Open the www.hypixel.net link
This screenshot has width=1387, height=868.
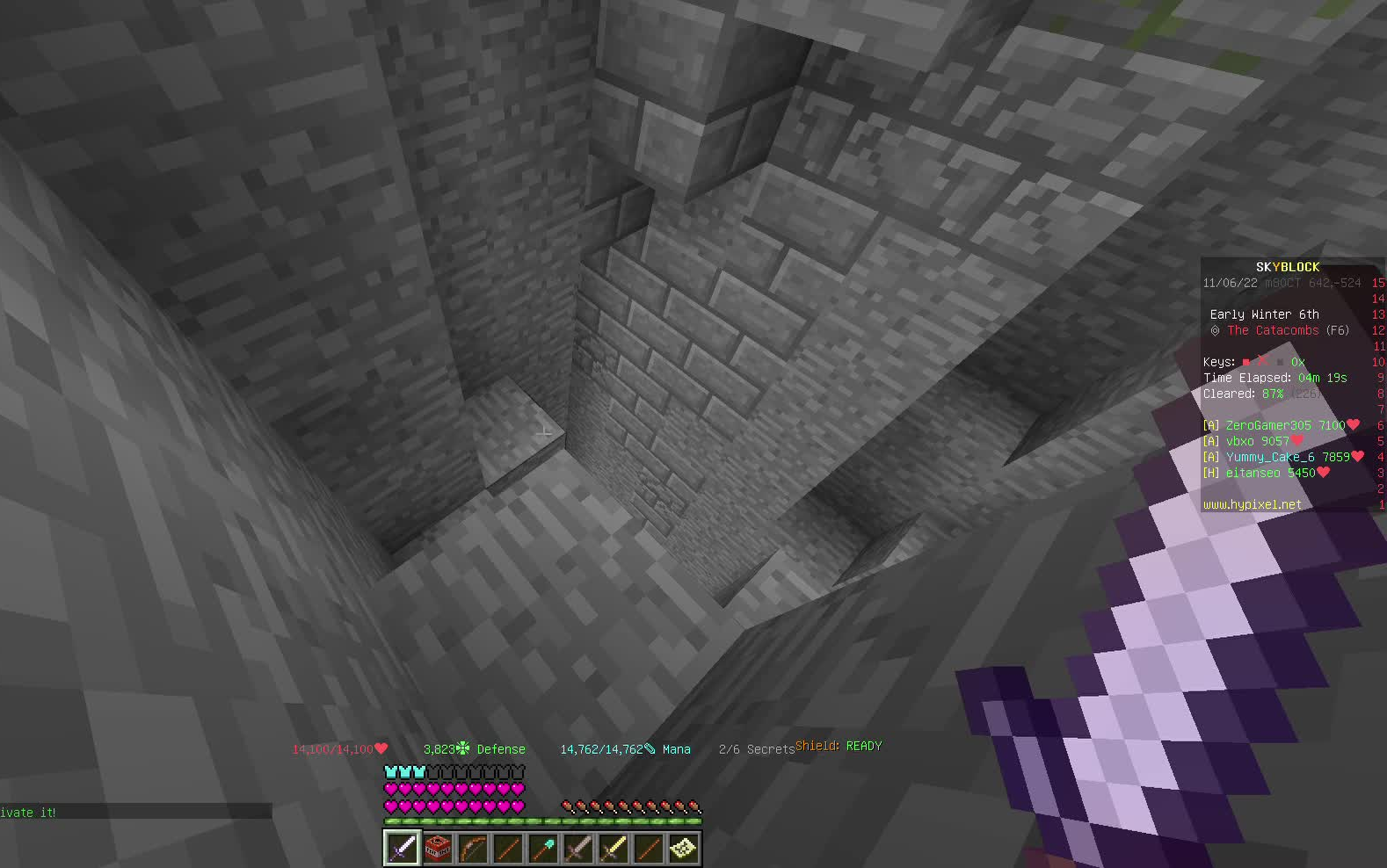pyautogui.click(x=1252, y=503)
